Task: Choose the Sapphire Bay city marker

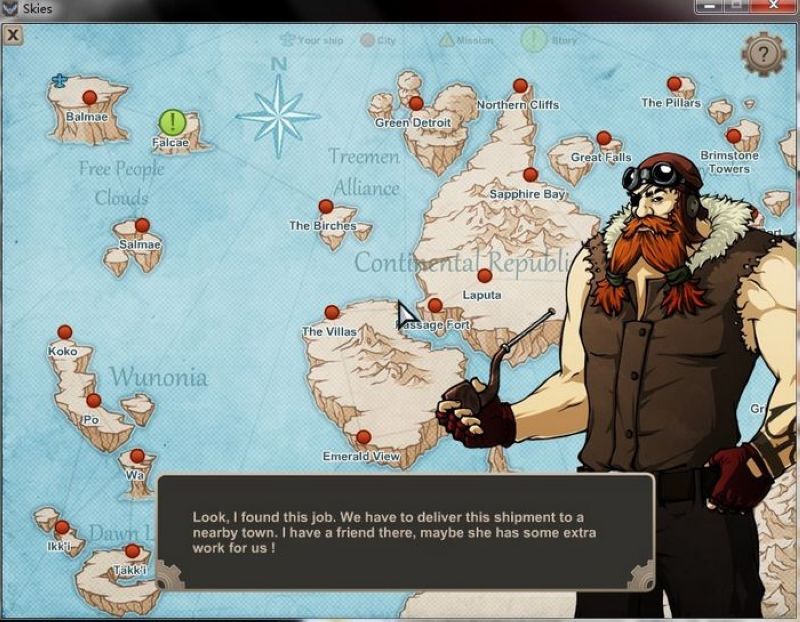Action: [530, 175]
